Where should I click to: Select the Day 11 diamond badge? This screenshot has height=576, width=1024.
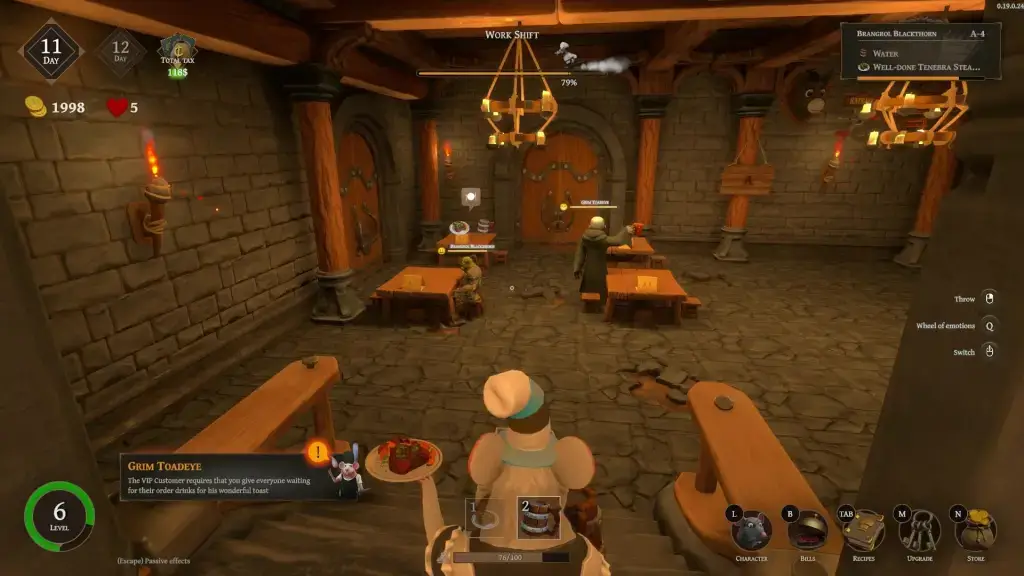tap(51, 51)
